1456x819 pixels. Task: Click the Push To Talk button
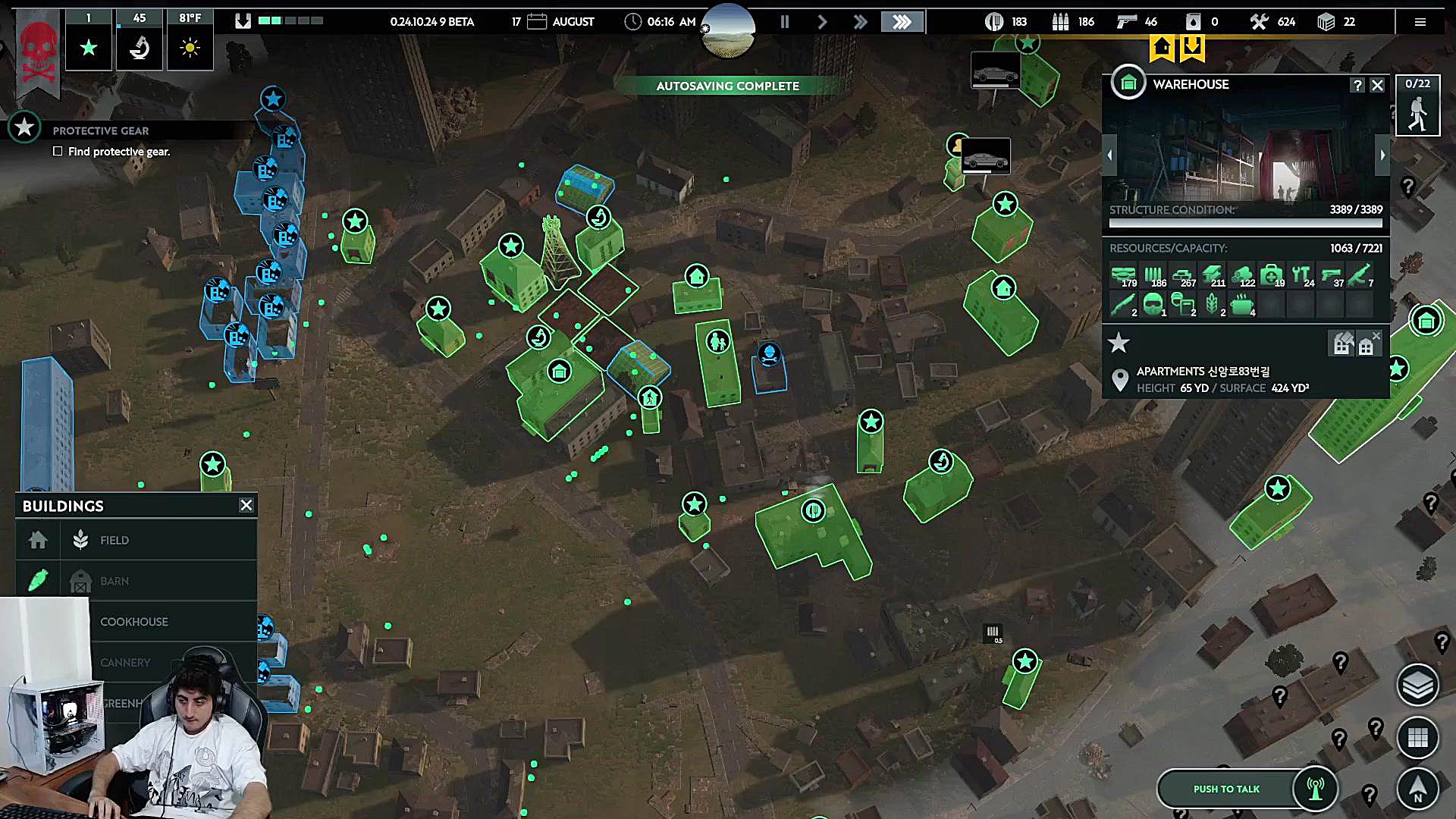(x=1226, y=789)
